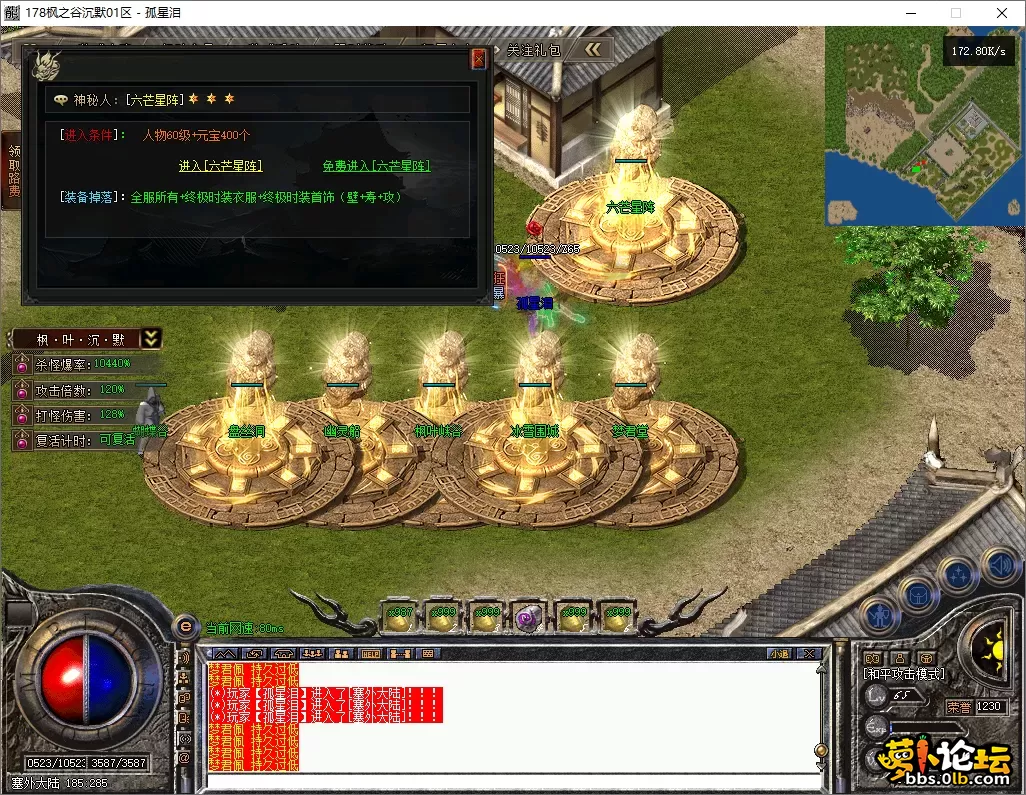1026x795 pixels.
Task: Close the 六芒星阵 dialog window
Action: coord(478,59)
